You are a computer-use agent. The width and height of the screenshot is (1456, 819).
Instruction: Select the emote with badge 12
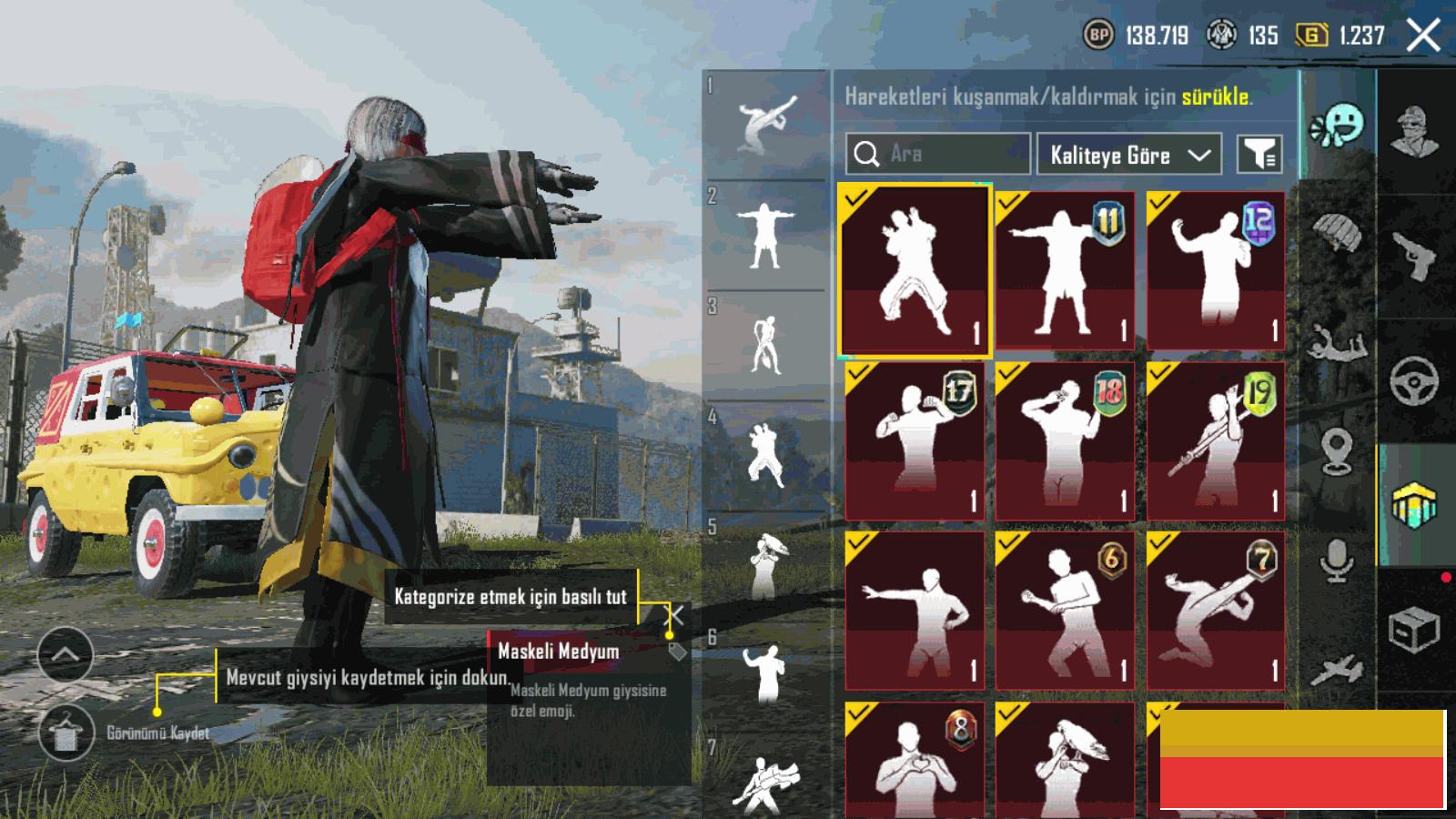click(x=1216, y=270)
